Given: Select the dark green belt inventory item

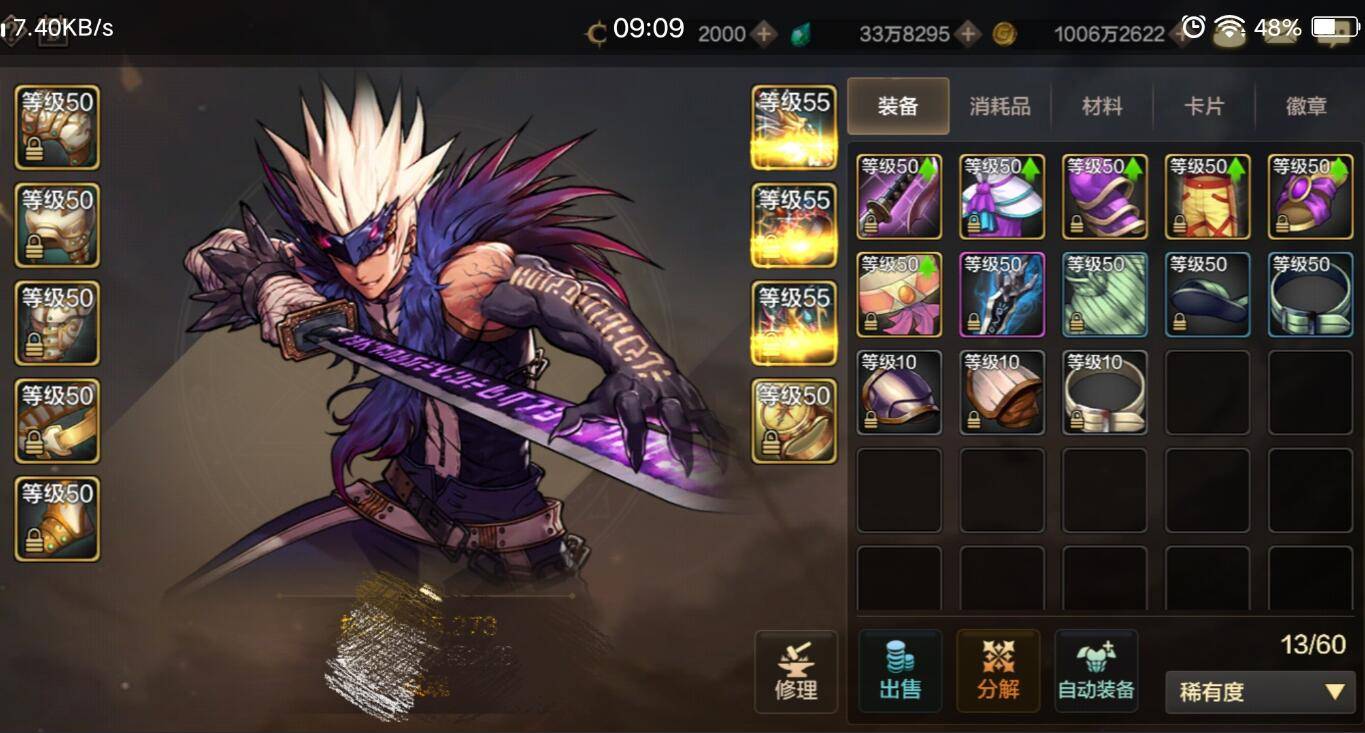Looking at the screenshot, I should point(1207,294).
